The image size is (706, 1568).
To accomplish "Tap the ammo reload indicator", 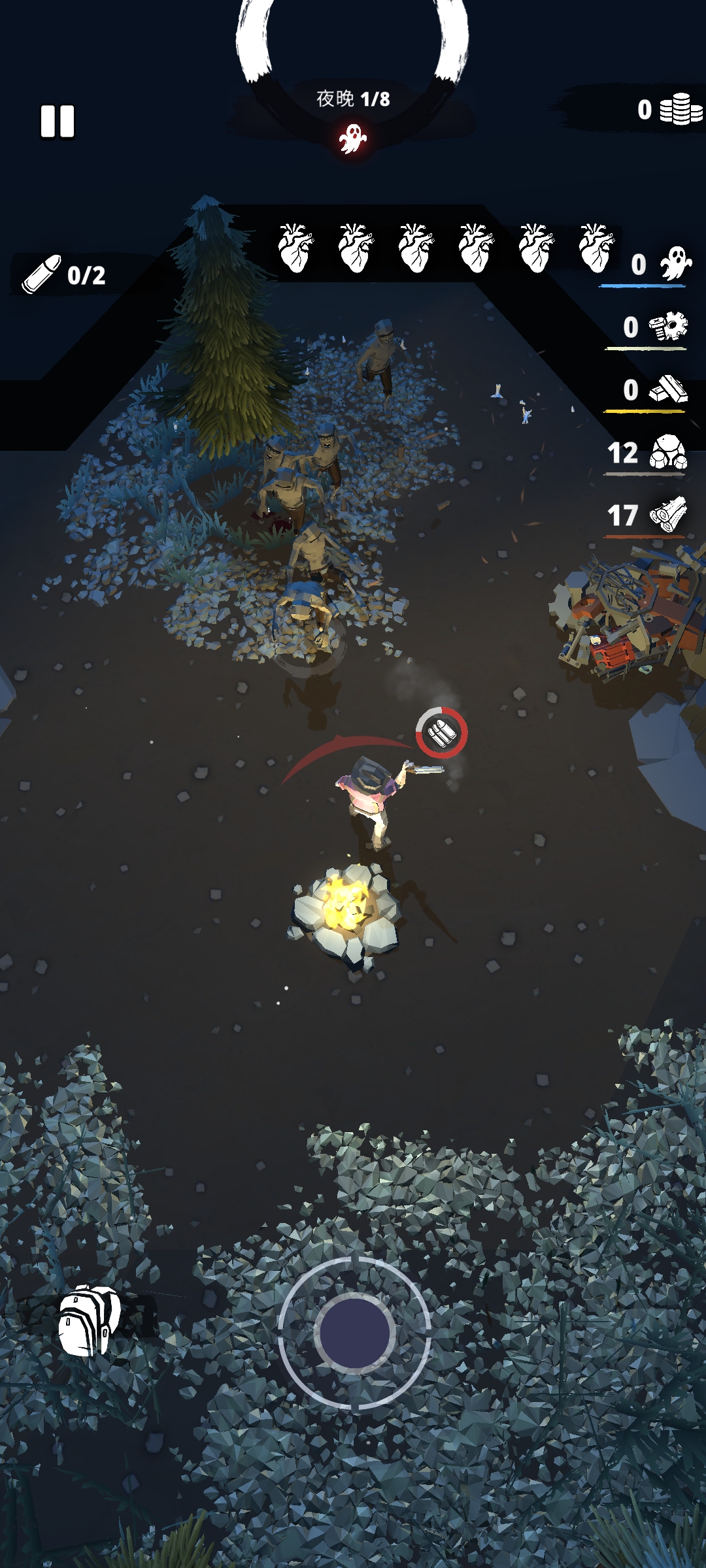I will click(x=442, y=733).
